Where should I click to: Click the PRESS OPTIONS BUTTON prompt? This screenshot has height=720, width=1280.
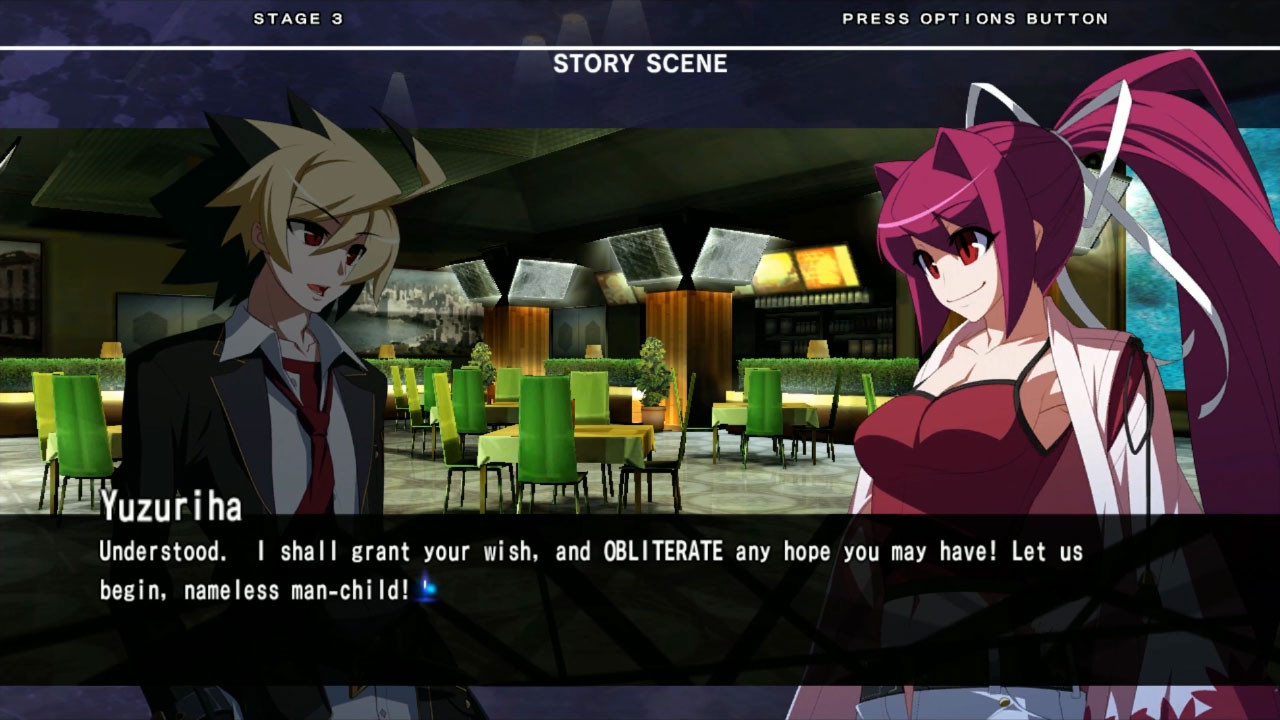click(x=973, y=17)
